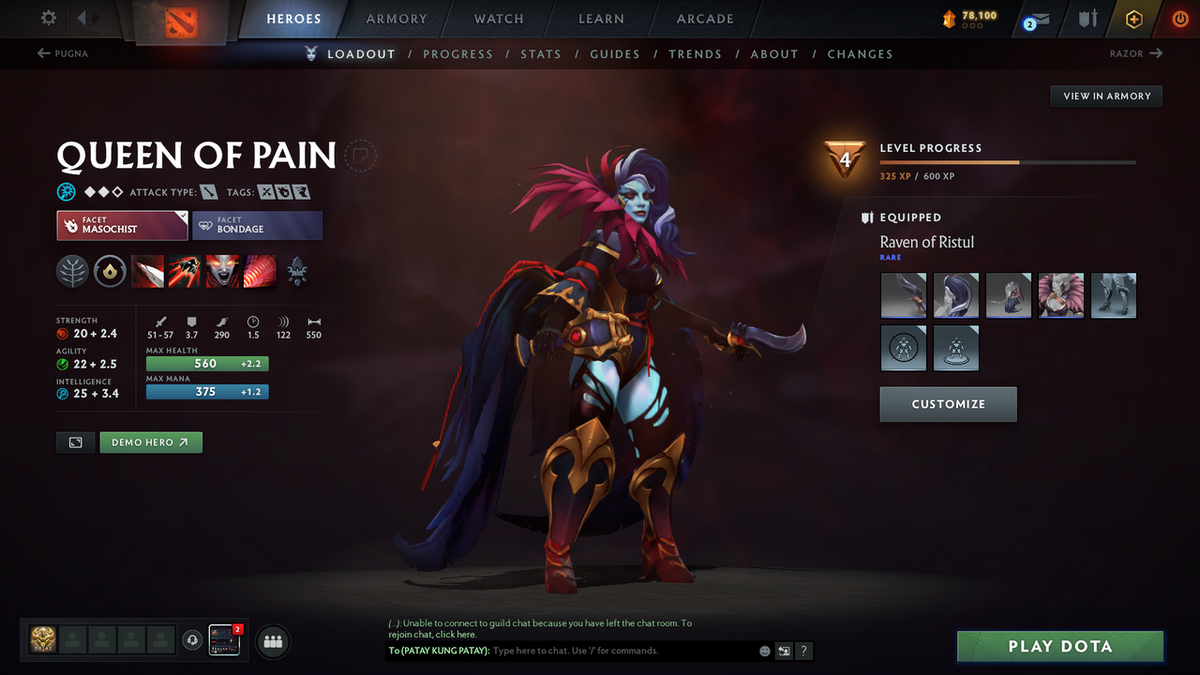Open the Customize loadout button
This screenshot has height=675, width=1200.
click(x=948, y=404)
